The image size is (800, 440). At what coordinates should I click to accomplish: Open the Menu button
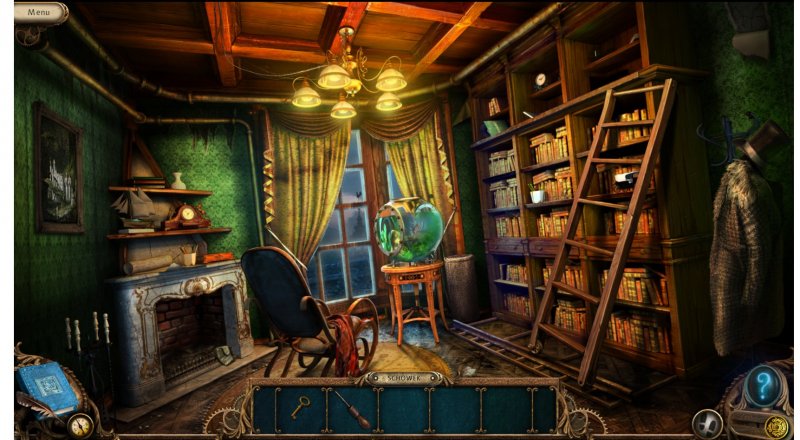click(x=40, y=12)
